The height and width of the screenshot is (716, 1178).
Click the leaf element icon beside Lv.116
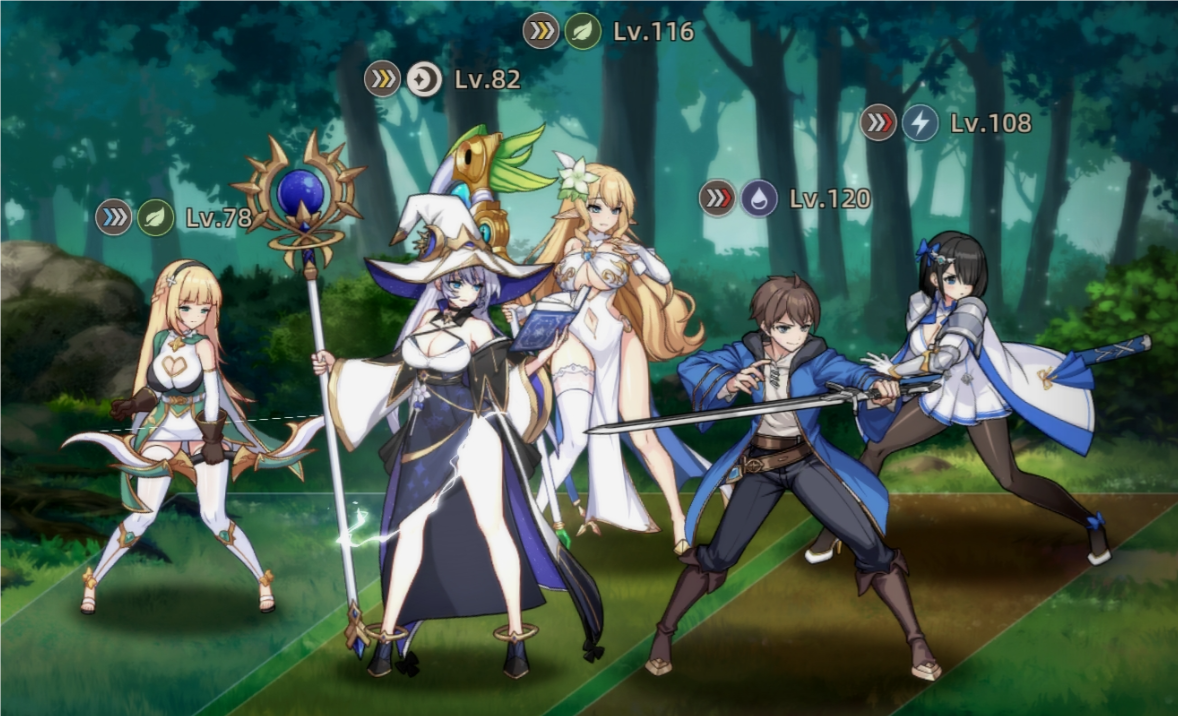582,31
